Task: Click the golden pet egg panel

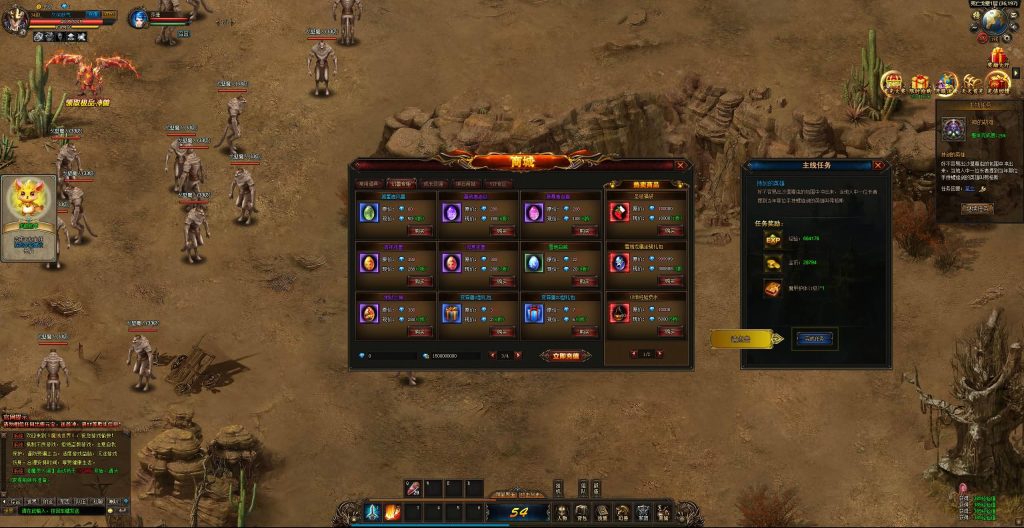Action: pyautogui.click(x=28, y=216)
